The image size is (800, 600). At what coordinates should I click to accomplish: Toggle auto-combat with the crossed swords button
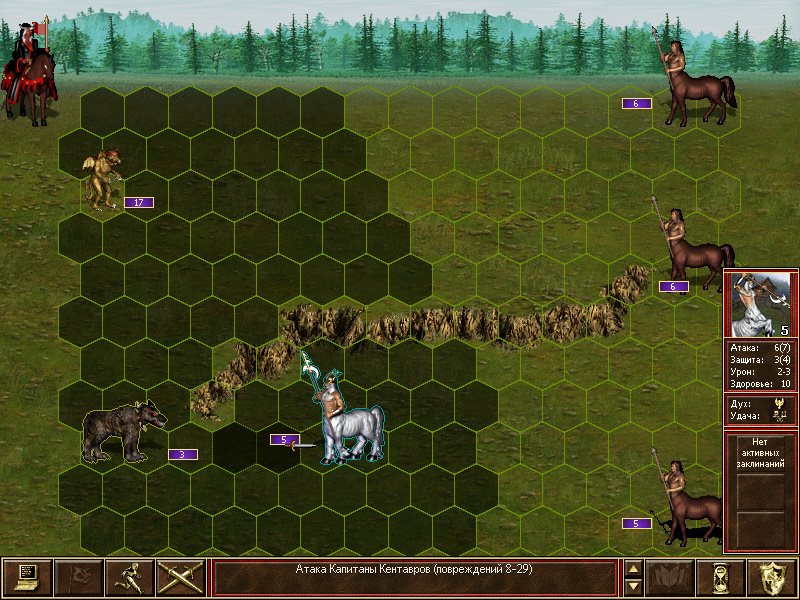point(180,577)
